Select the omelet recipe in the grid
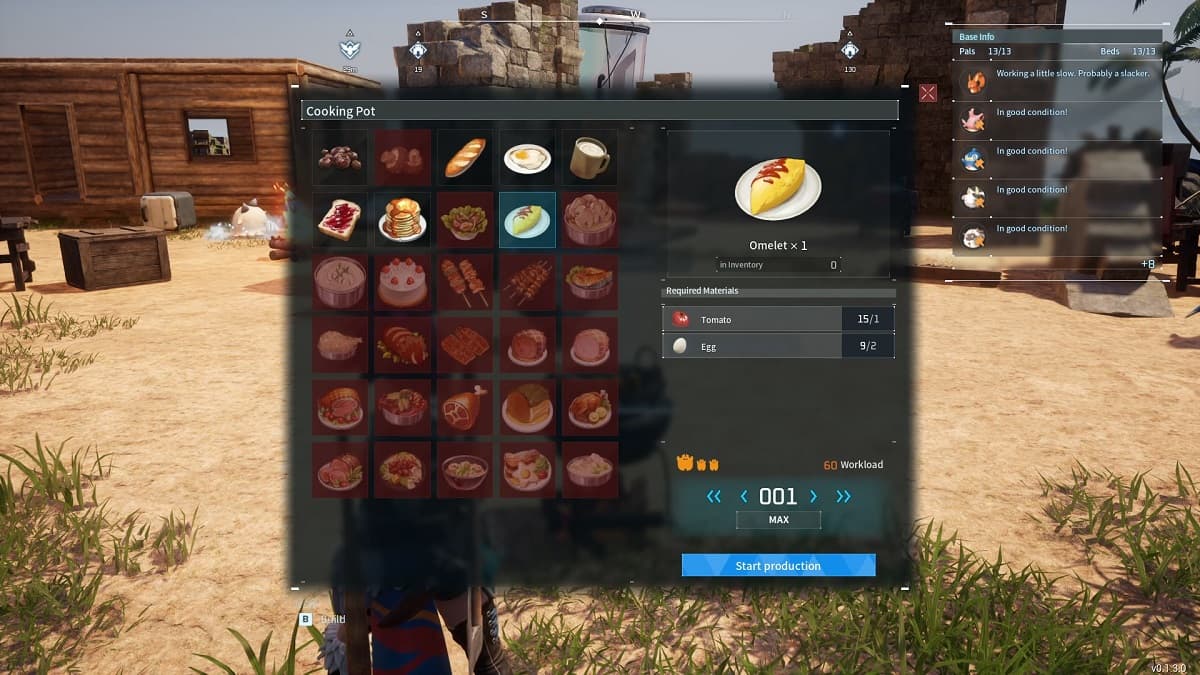This screenshot has width=1200, height=675. pyautogui.click(x=527, y=219)
